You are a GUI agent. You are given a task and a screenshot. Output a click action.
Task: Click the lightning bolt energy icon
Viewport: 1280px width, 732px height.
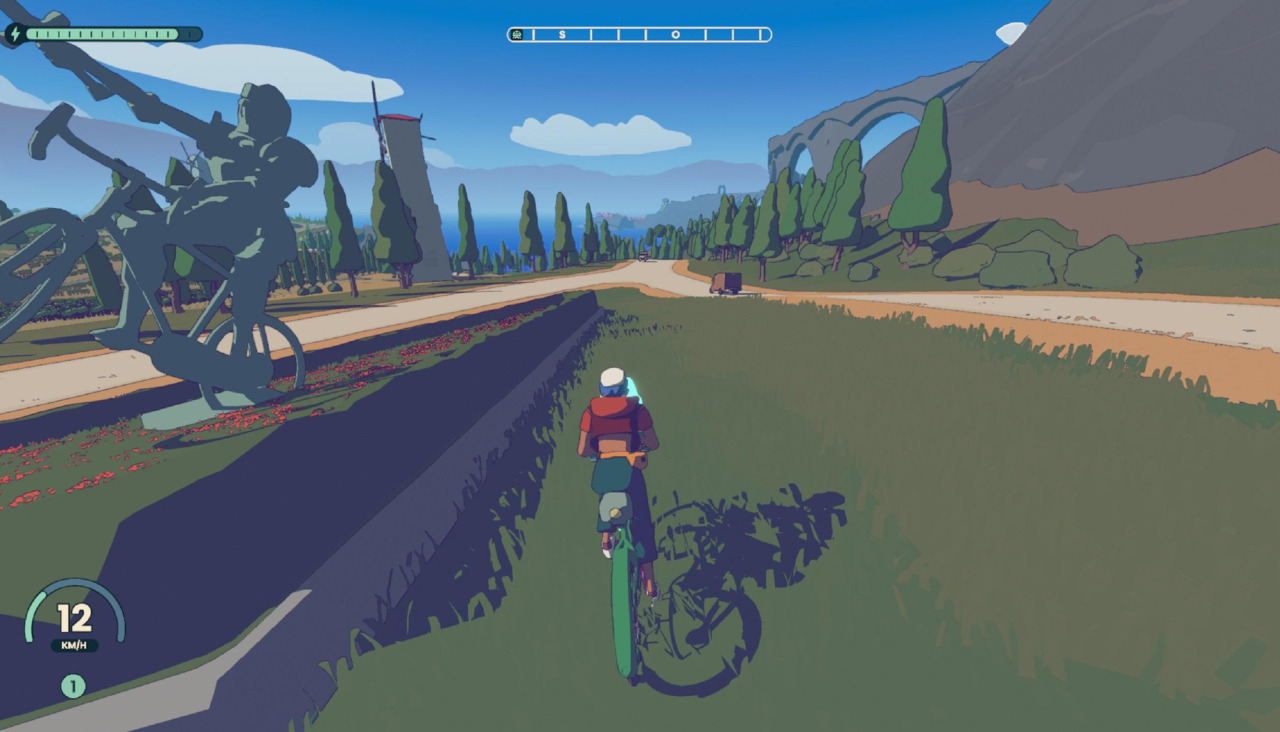pos(15,34)
